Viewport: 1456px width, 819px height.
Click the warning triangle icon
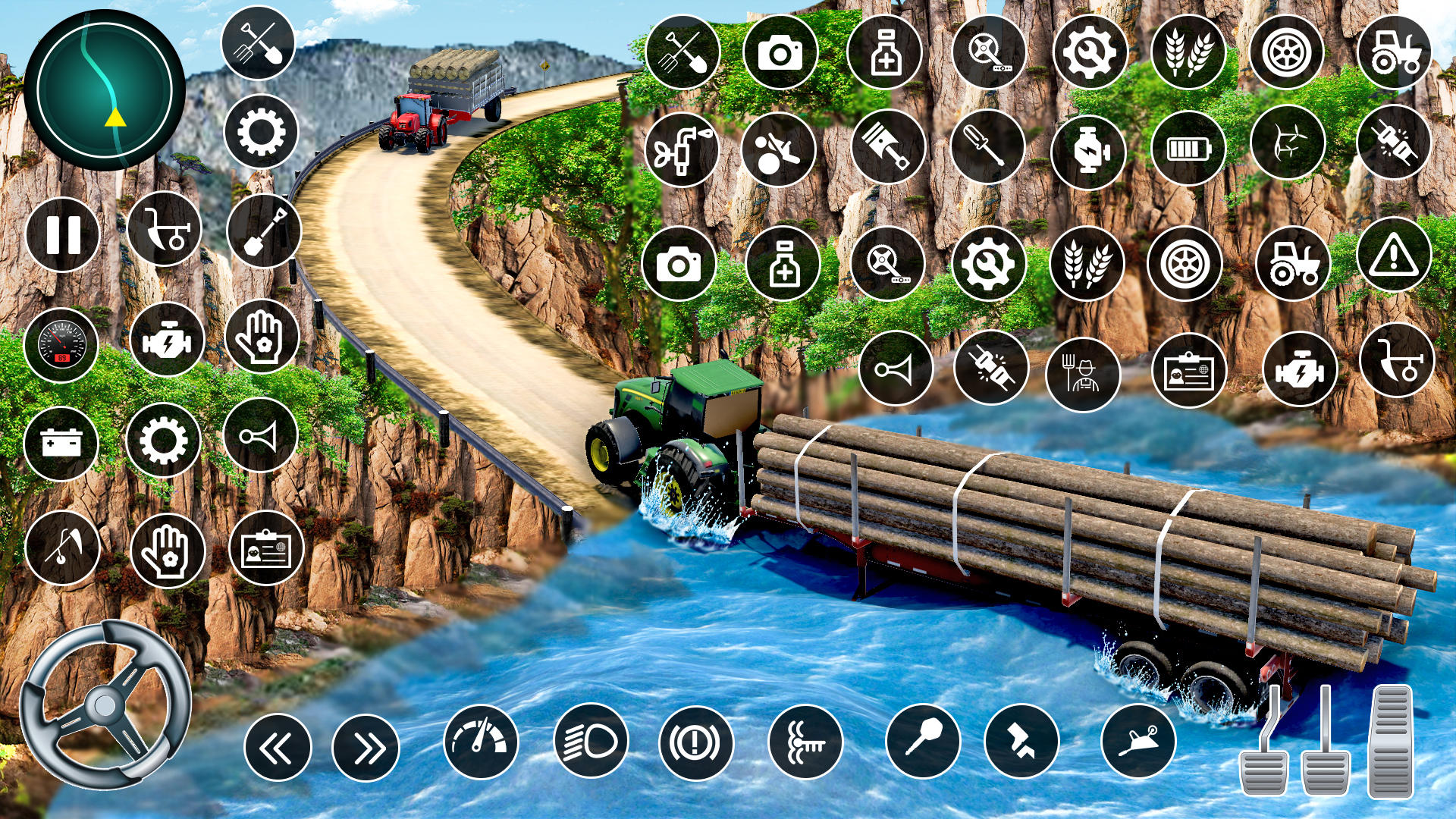[x=1394, y=255]
